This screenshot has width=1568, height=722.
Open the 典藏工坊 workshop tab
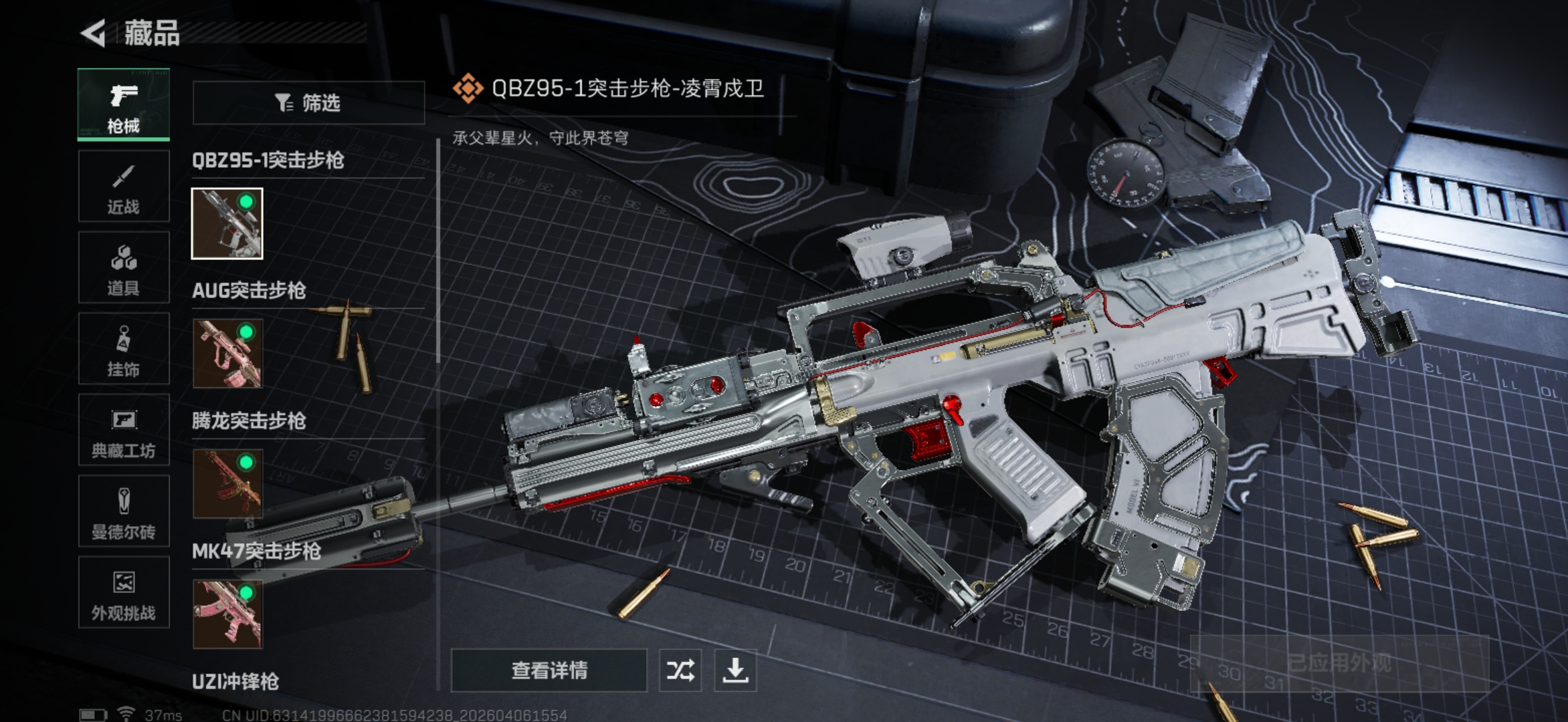coord(124,430)
